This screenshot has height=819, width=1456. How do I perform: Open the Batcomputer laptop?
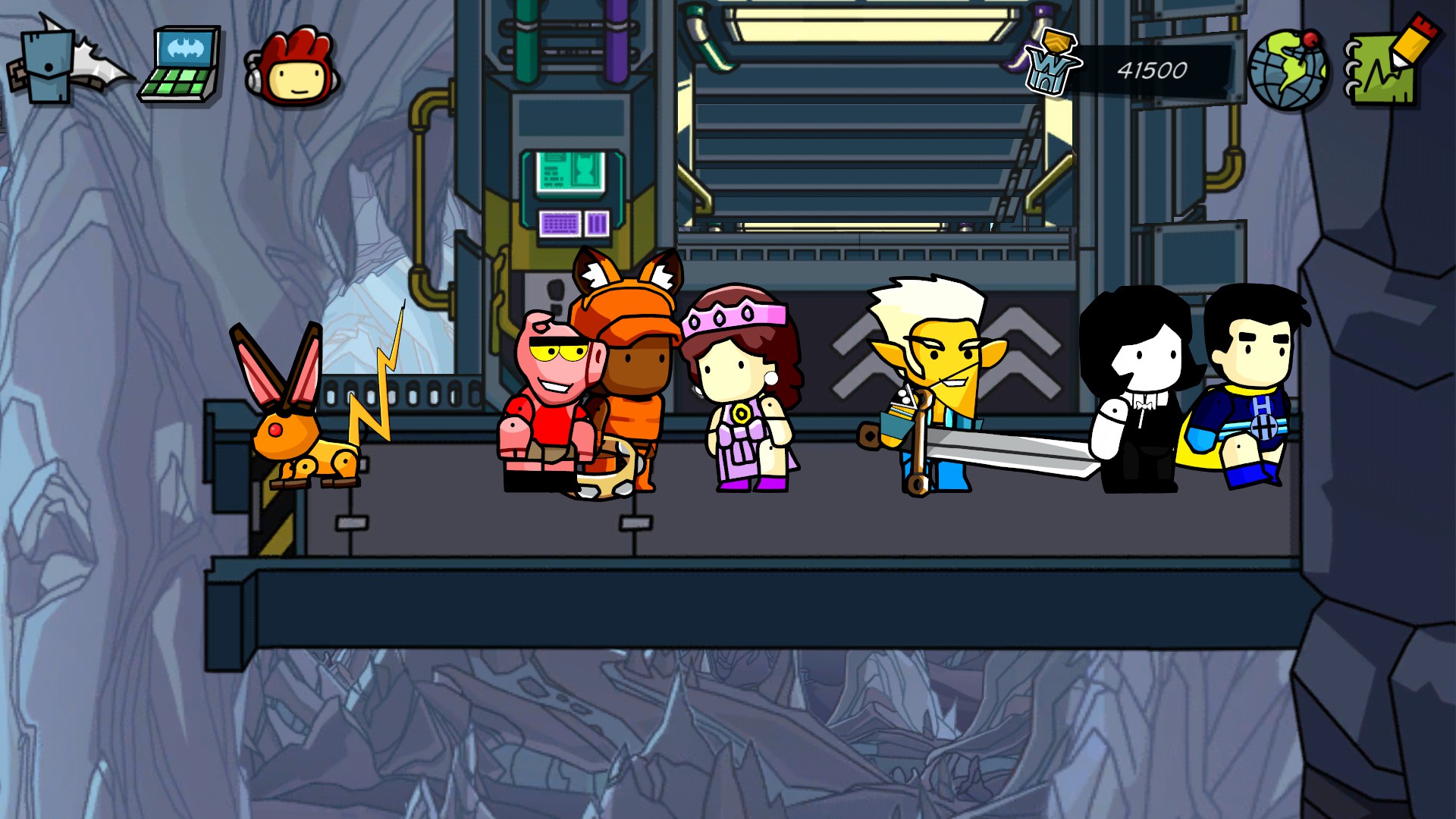pos(180,65)
